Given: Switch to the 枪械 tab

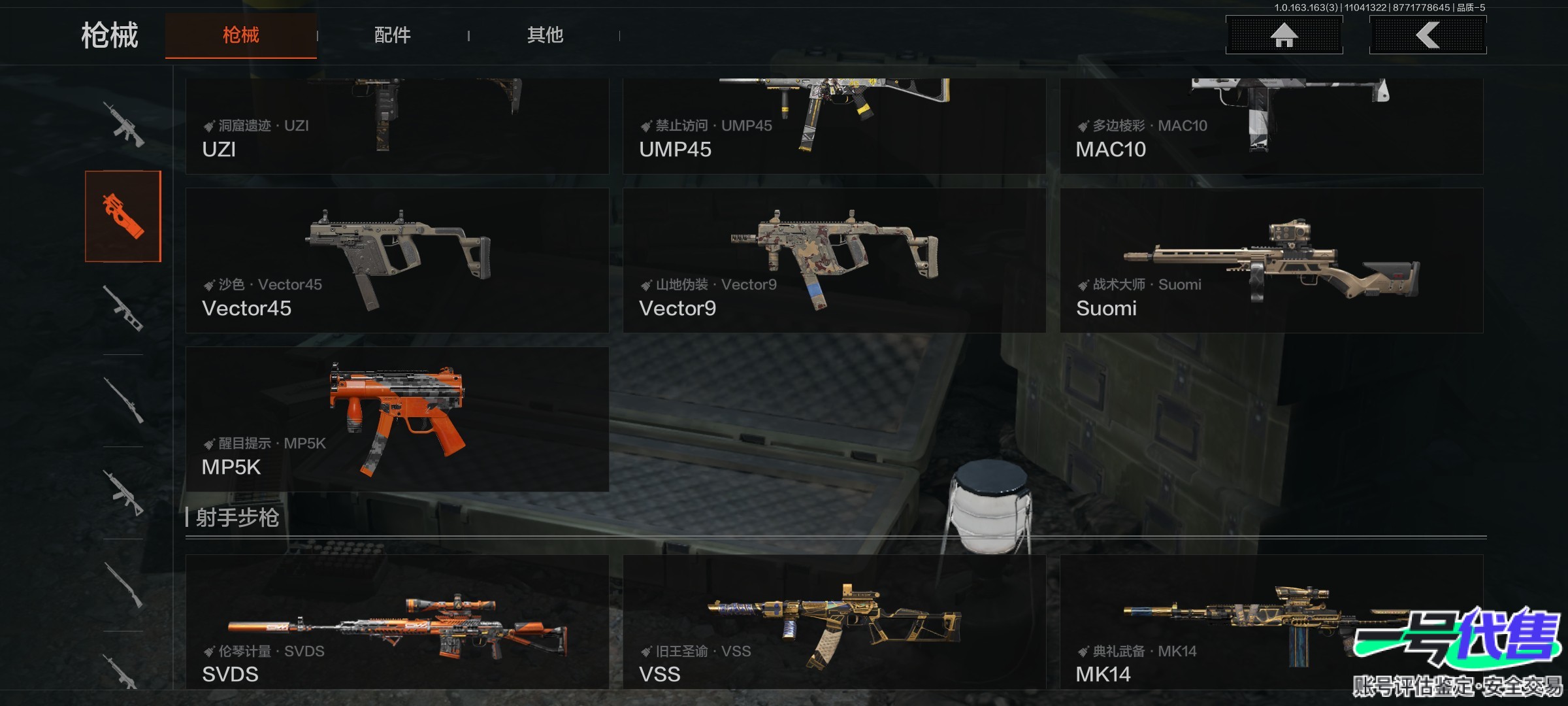Looking at the screenshot, I should tap(240, 35).
